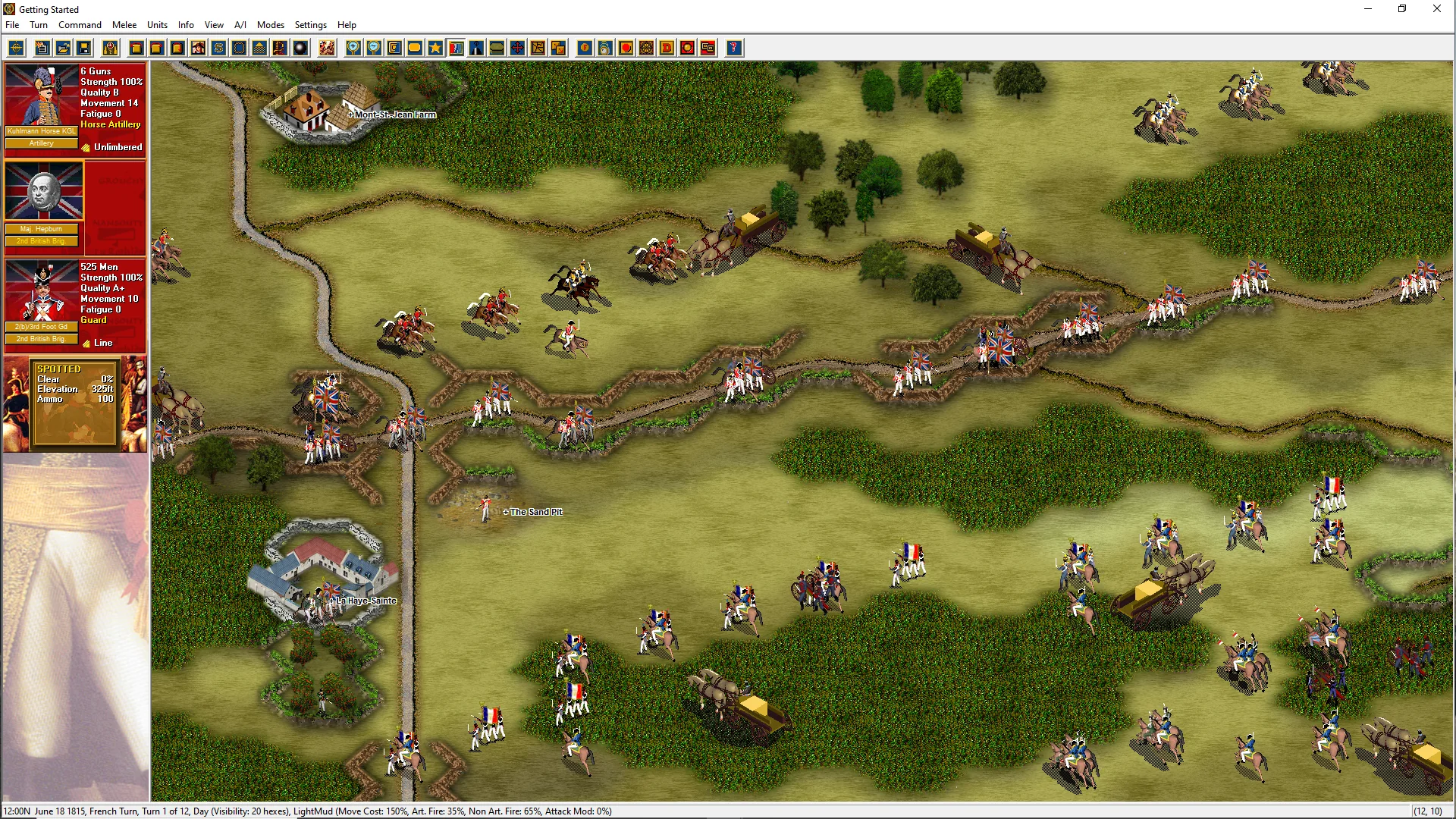Image resolution: width=1456 pixels, height=819 pixels.
Task: Open the File menu
Action: (12, 25)
